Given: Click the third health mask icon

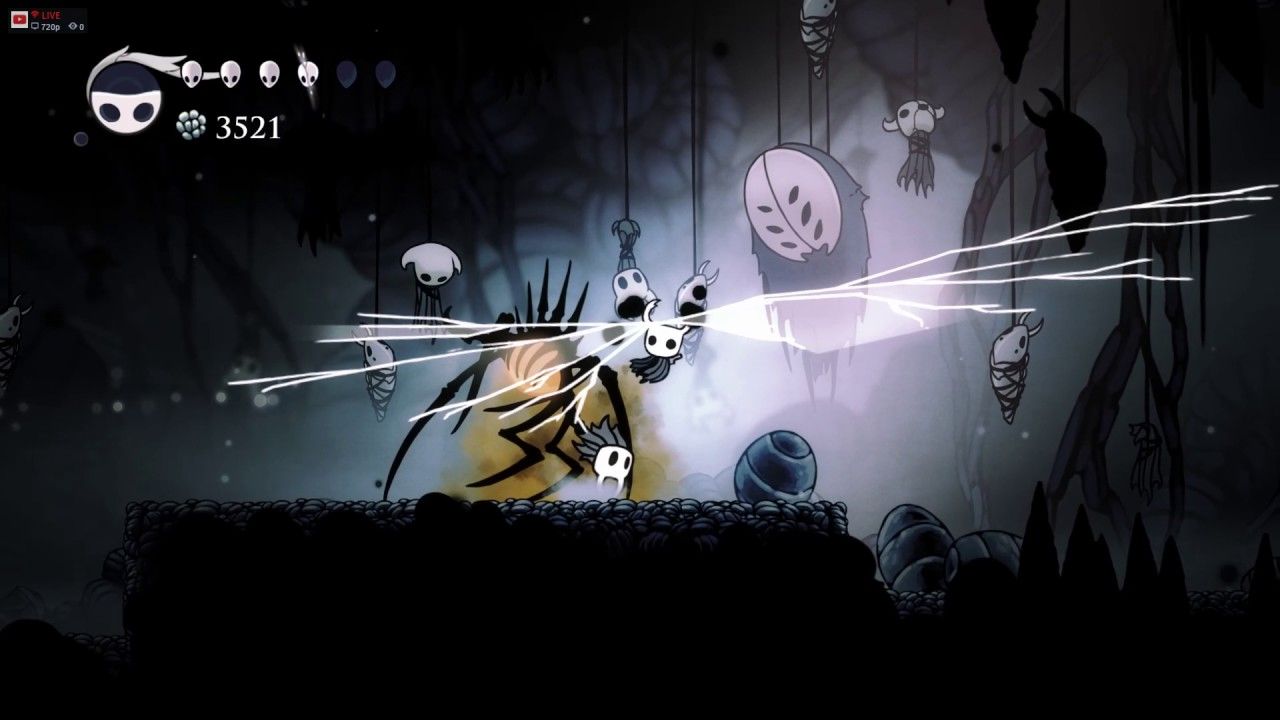Looking at the screenshot, I should [267, 73].
